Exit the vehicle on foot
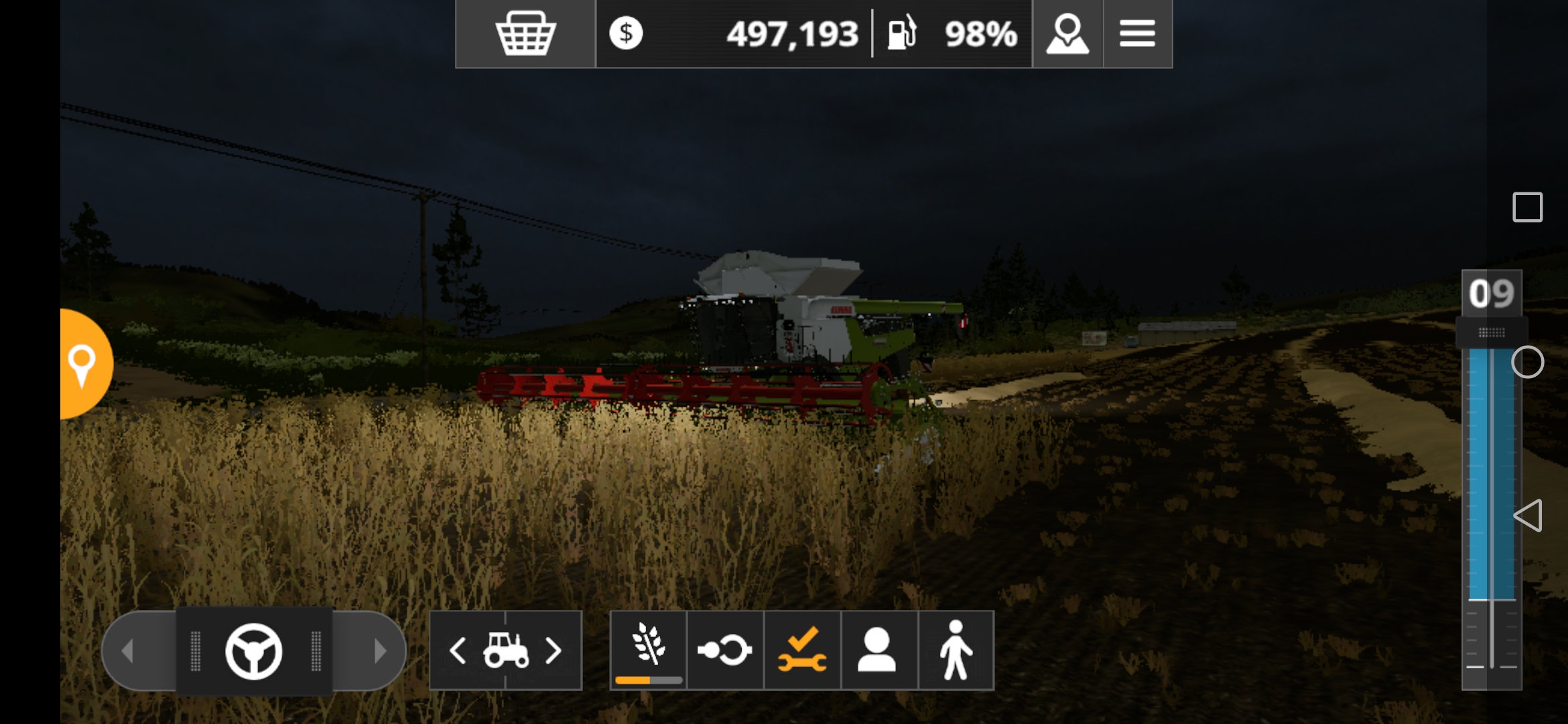 pyautogui.click(x=956, y=650)
